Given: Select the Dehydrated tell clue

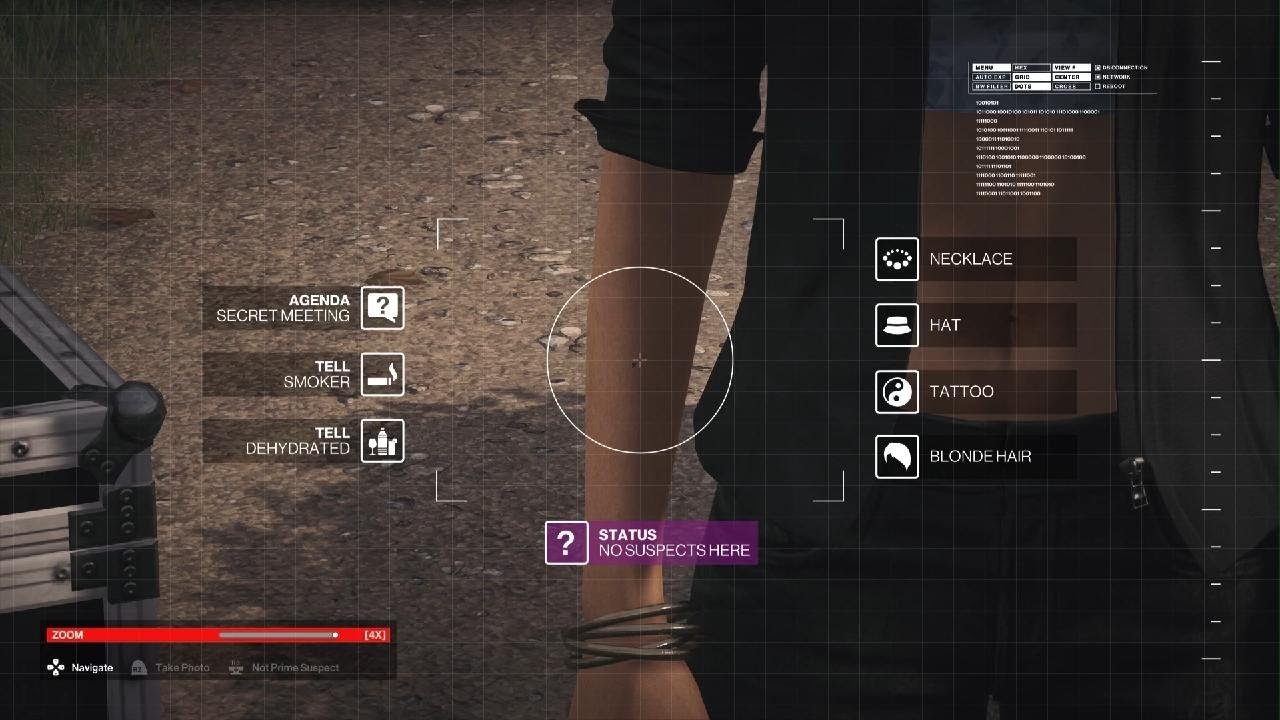Looking at the screenshot, I should click(x=304, y=441).
